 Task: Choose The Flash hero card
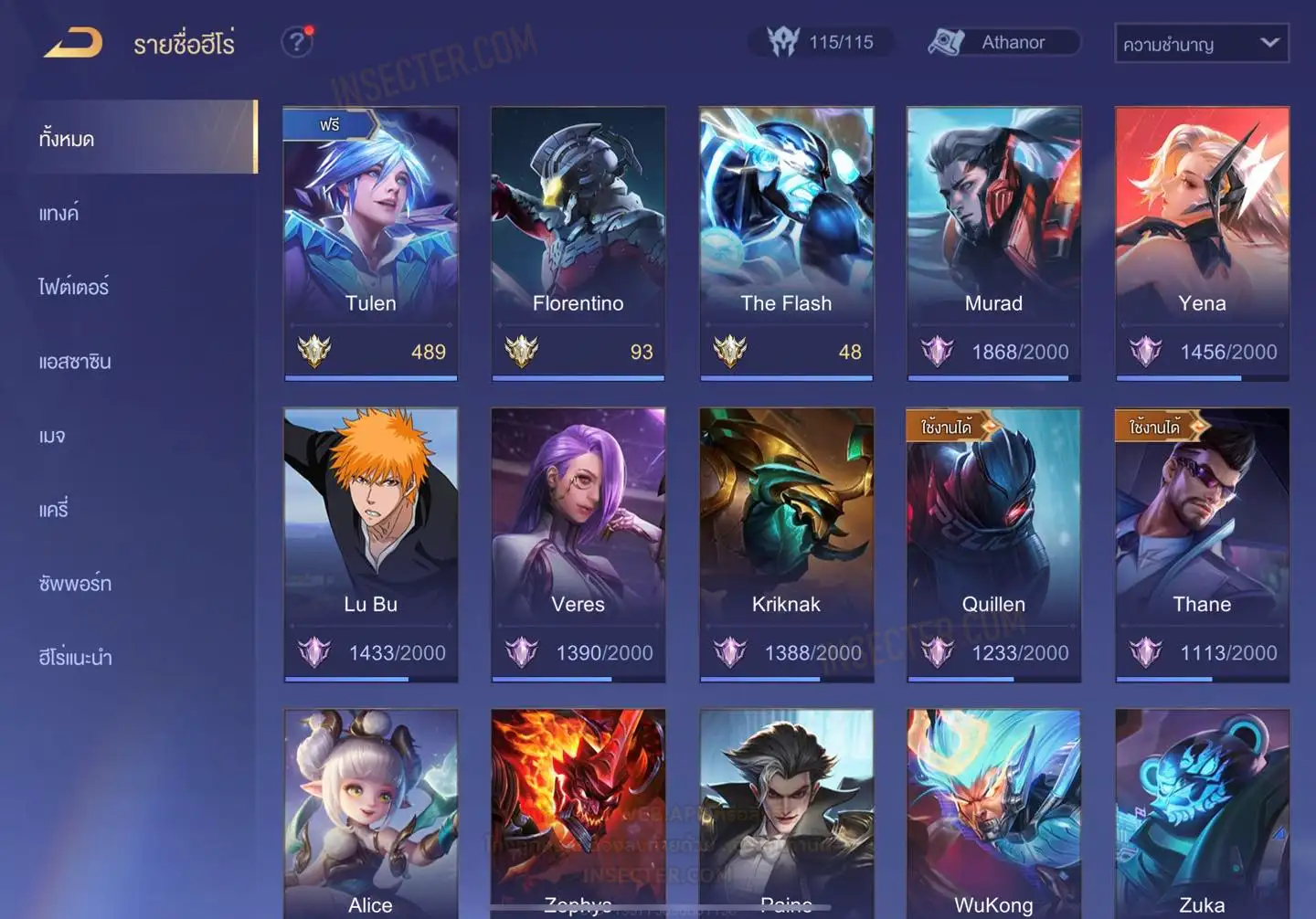[x=786, y=242]
